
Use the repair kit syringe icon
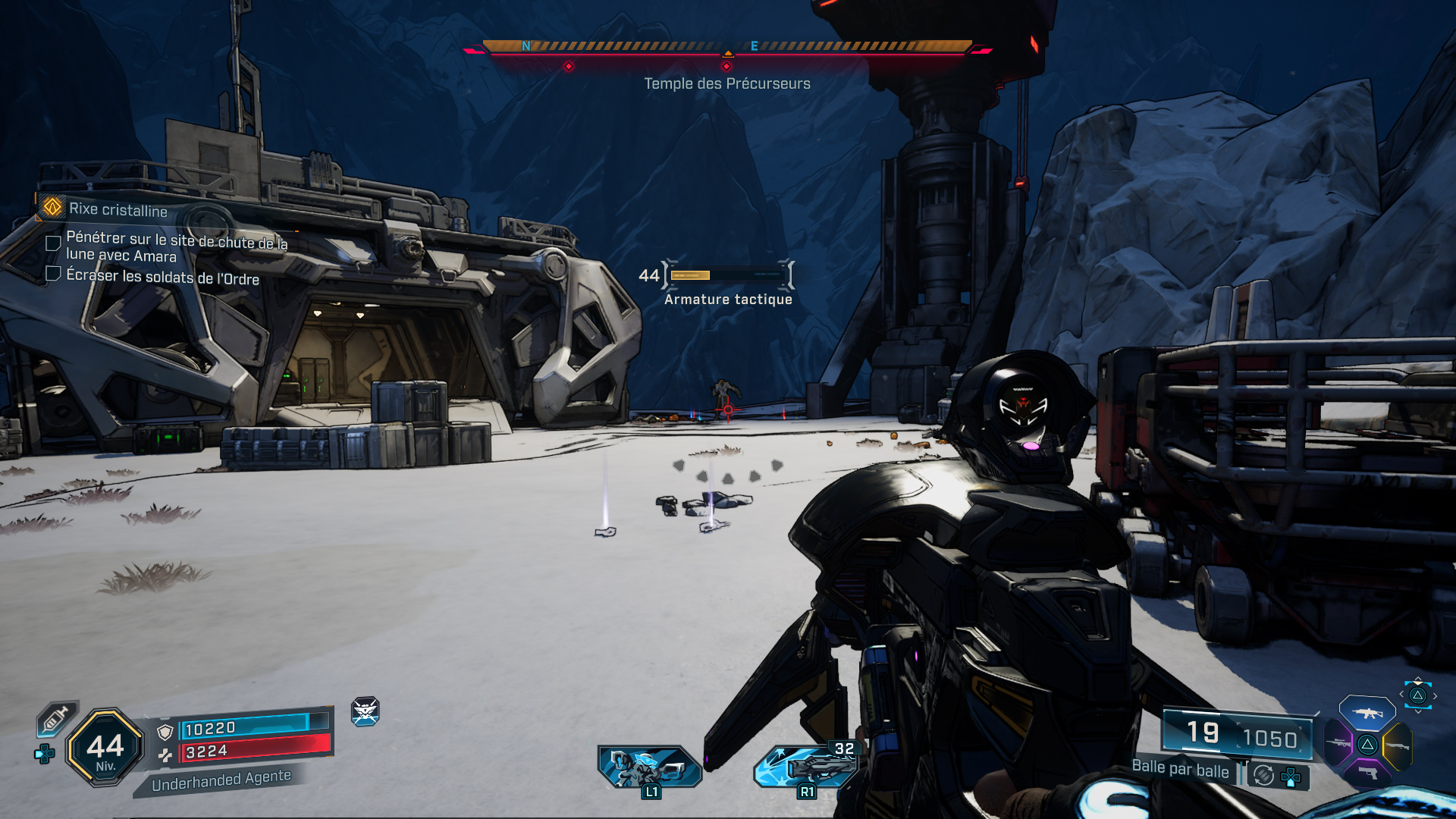point(56,717)
